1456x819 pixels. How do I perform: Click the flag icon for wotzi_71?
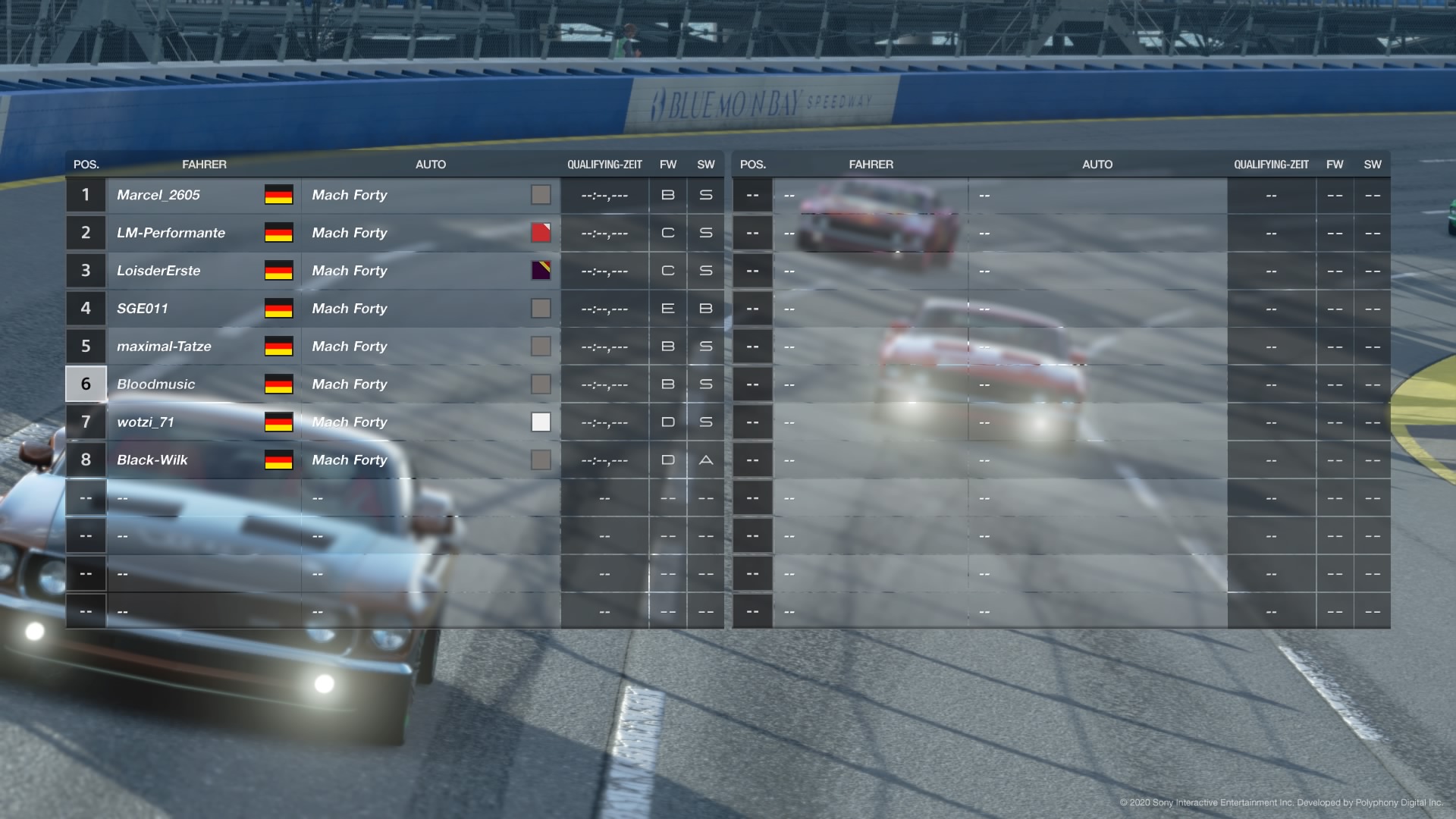point(278,422)
